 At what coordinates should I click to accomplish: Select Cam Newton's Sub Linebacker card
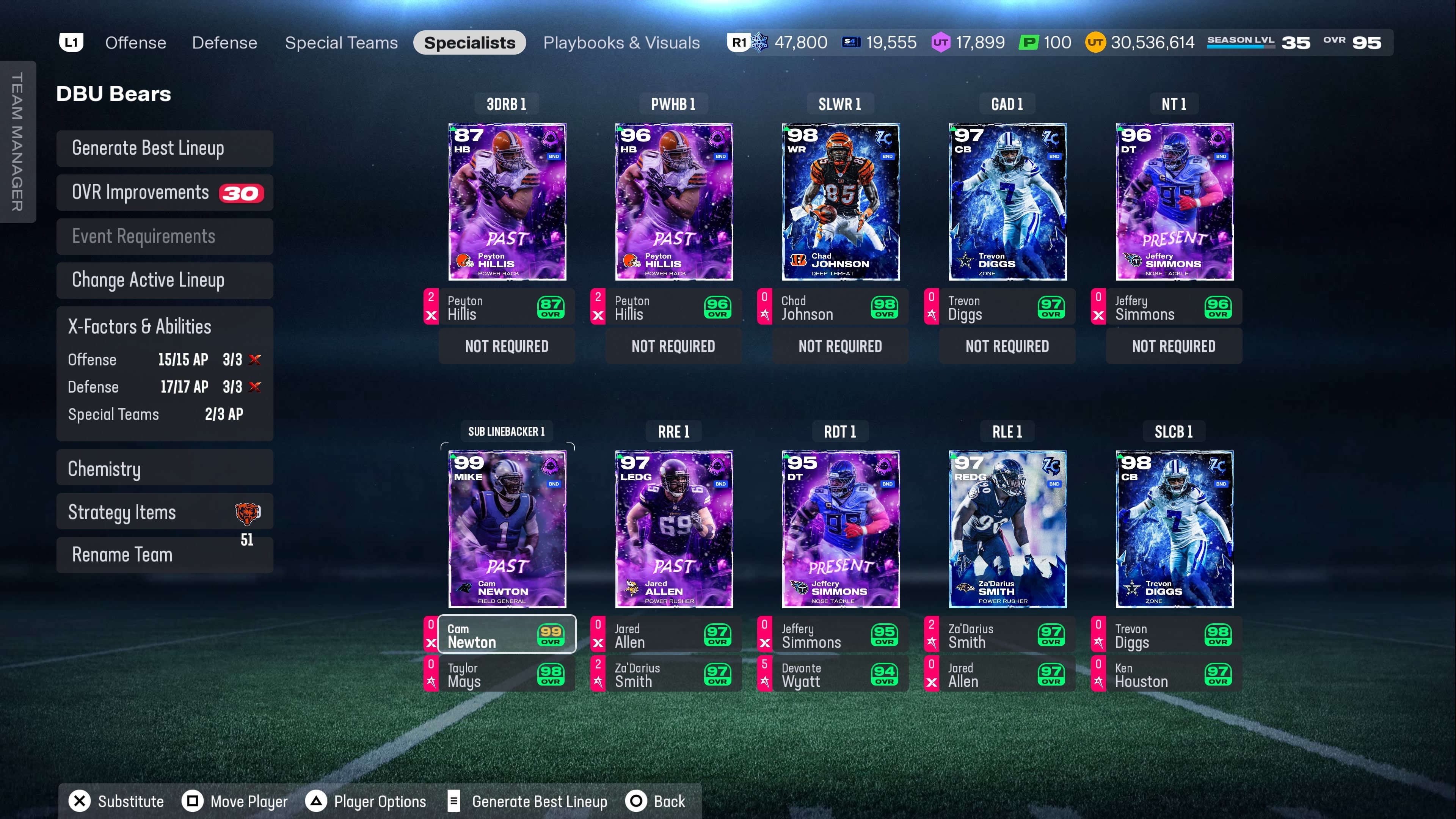click(507, 529)
